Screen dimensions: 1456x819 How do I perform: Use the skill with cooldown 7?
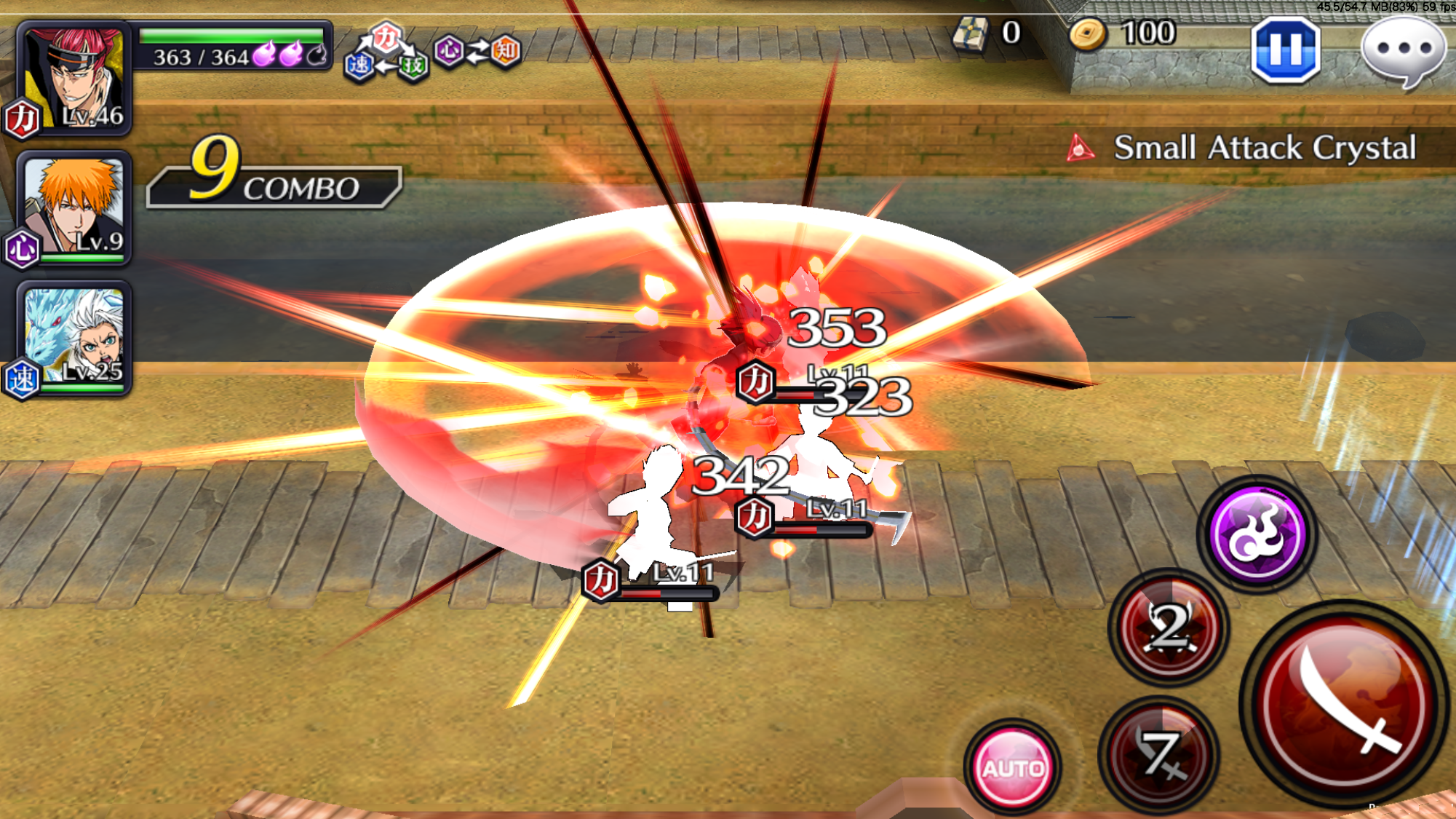[1160, 753]
